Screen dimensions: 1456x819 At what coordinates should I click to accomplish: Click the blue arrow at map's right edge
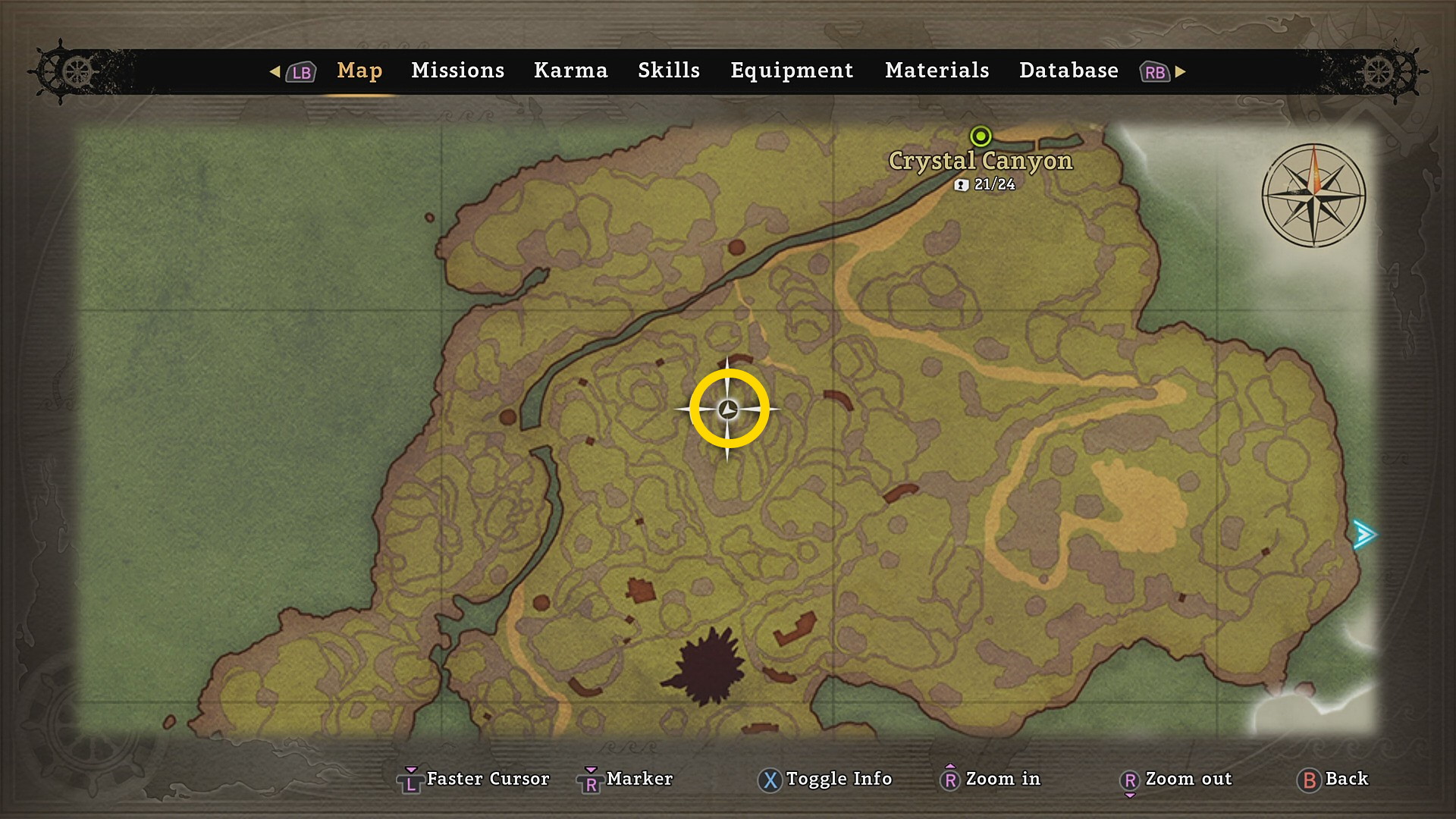pos(1364,535)
